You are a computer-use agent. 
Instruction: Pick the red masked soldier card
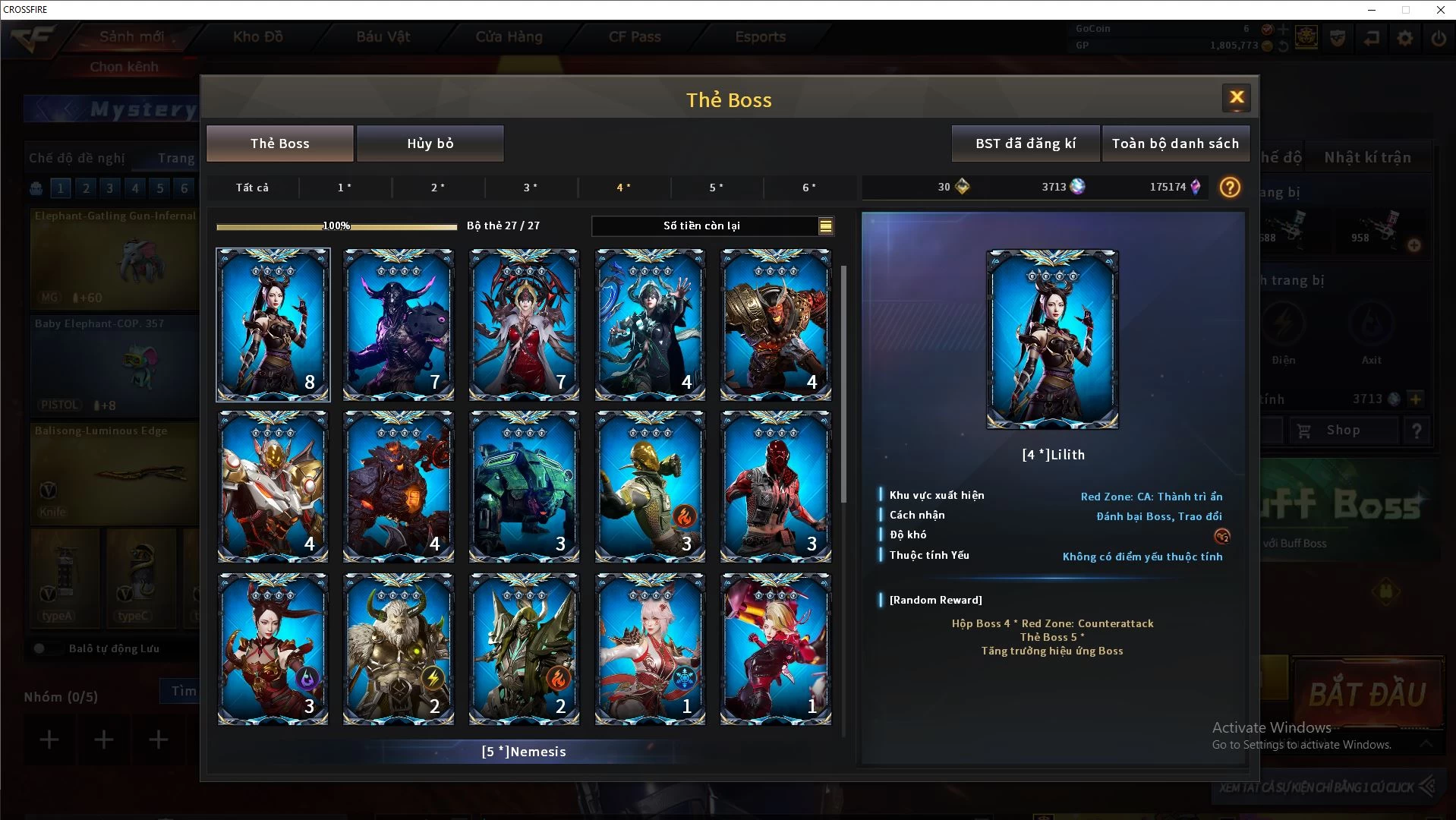click(x=775, y=487)
